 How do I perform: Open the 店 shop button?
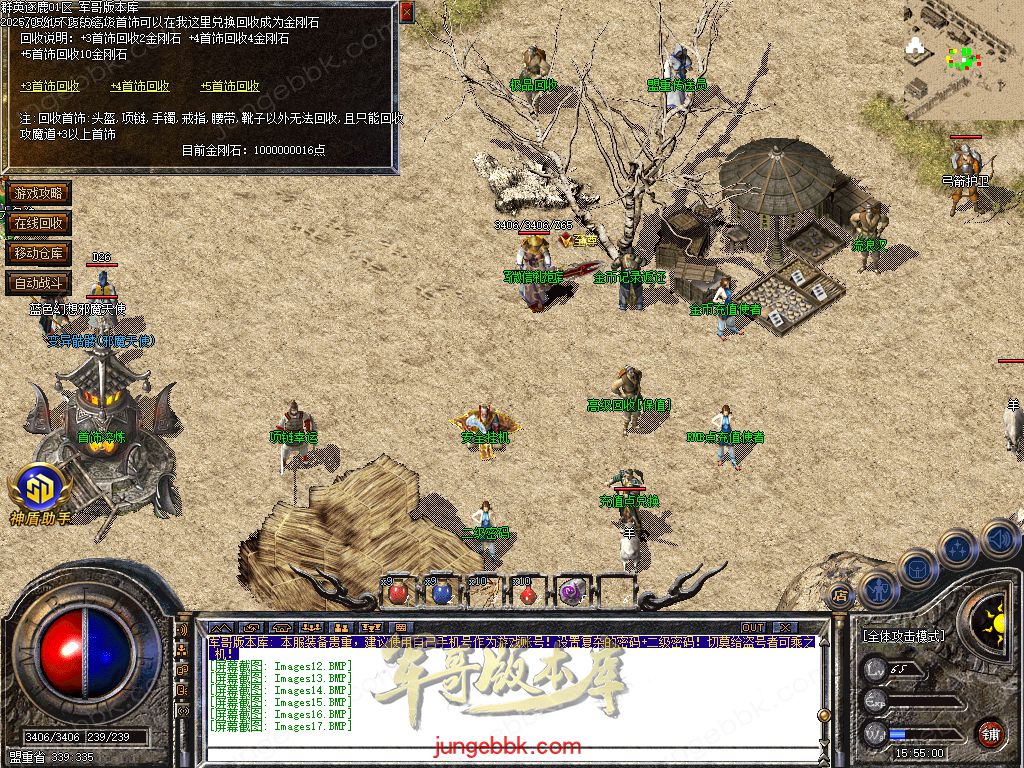pos(841,597)
